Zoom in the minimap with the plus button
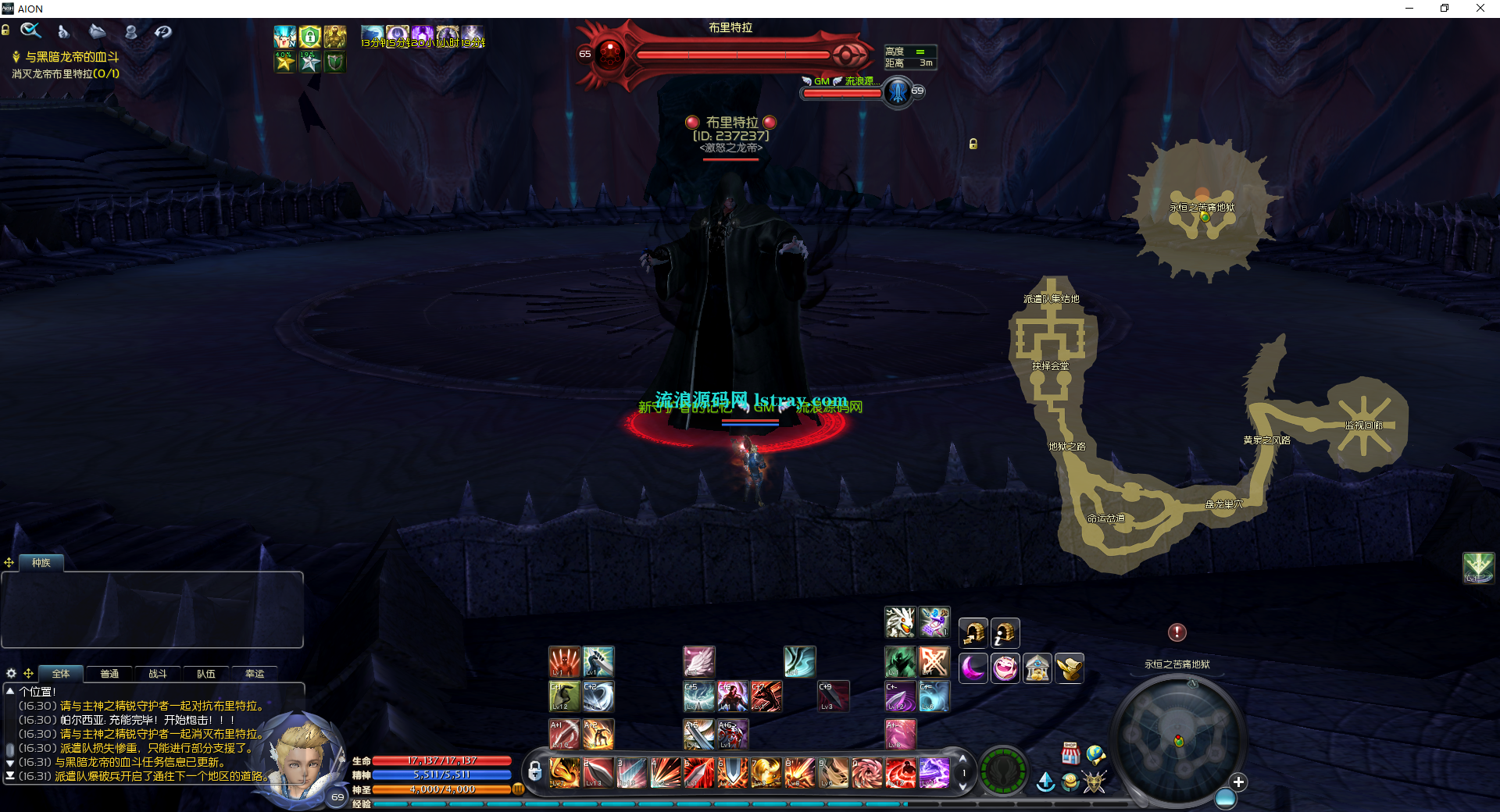 click(1238, 782)
